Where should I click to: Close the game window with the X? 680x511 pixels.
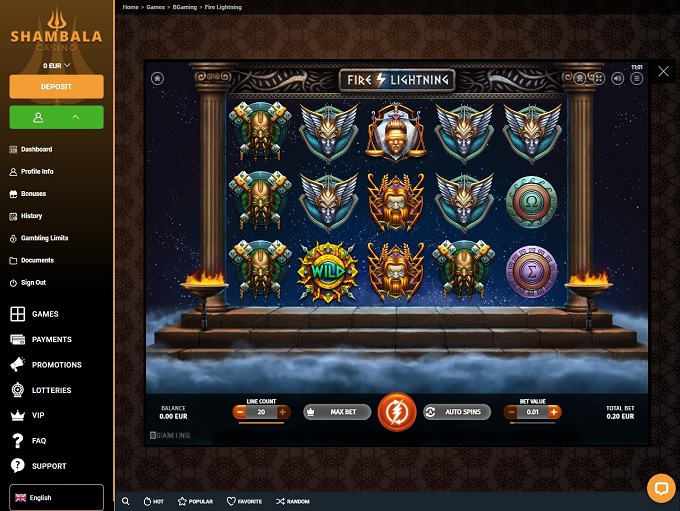663,72
